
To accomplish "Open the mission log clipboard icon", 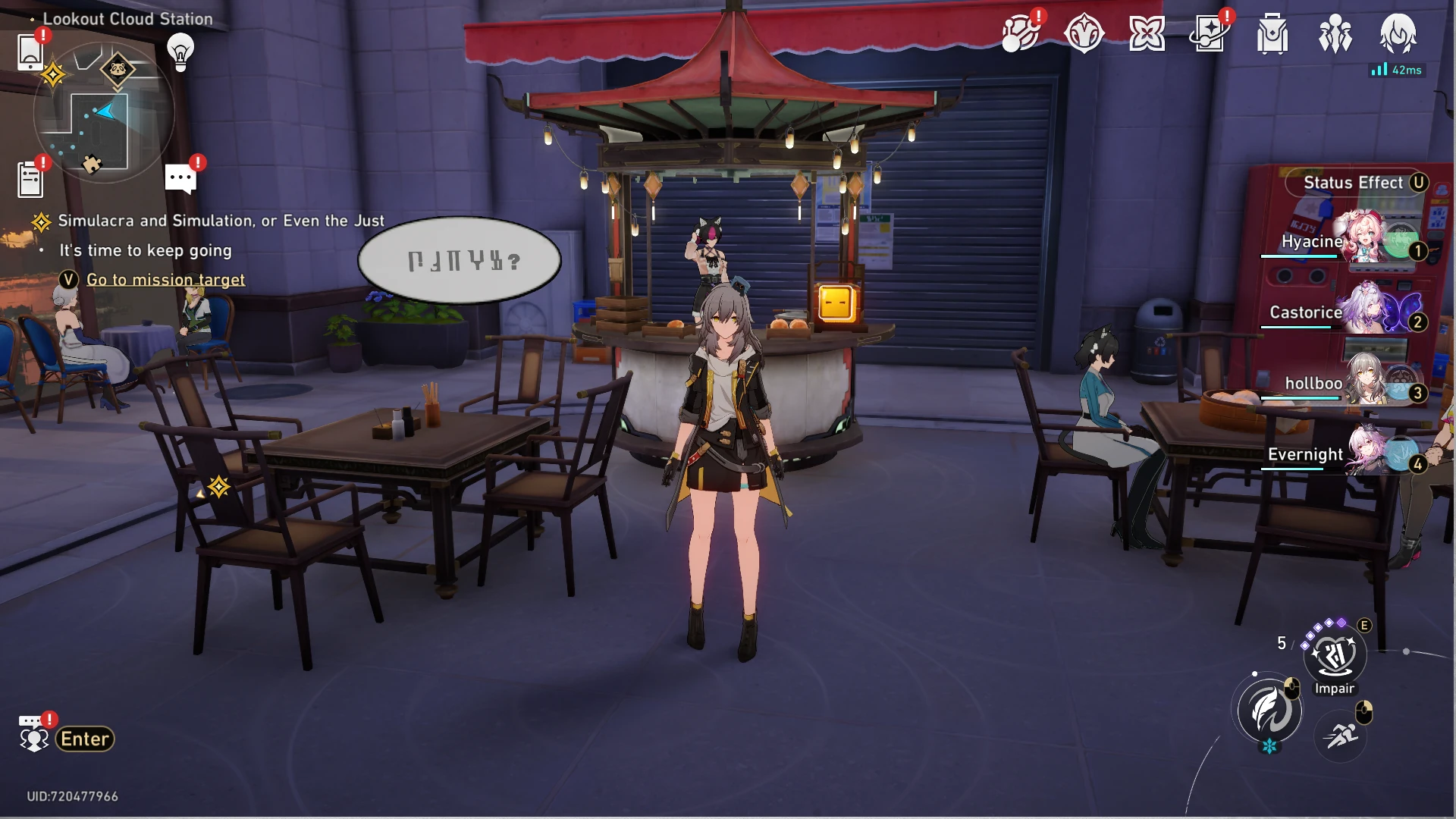I will coord(30,180).
